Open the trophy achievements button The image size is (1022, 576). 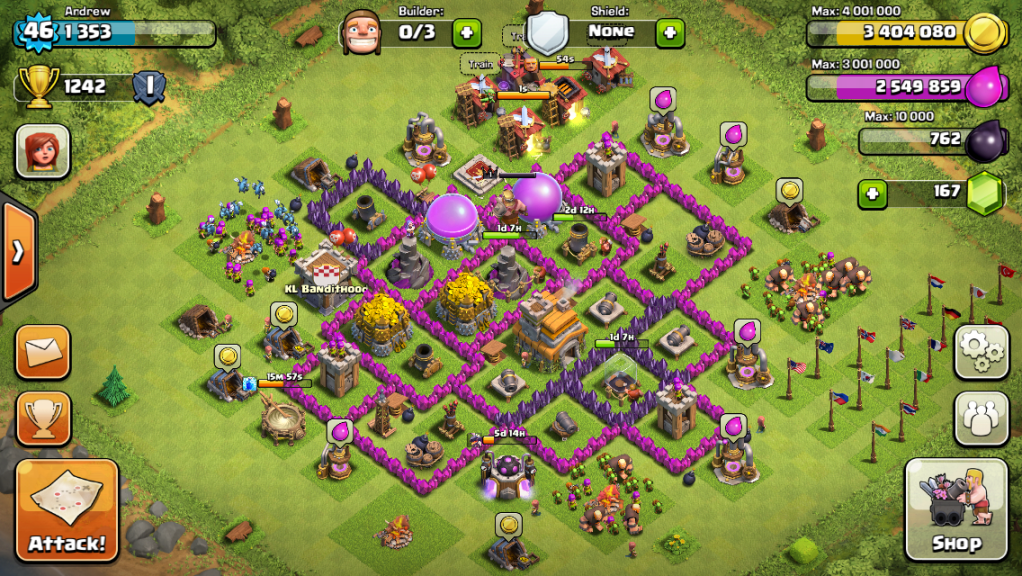(43, 418)
